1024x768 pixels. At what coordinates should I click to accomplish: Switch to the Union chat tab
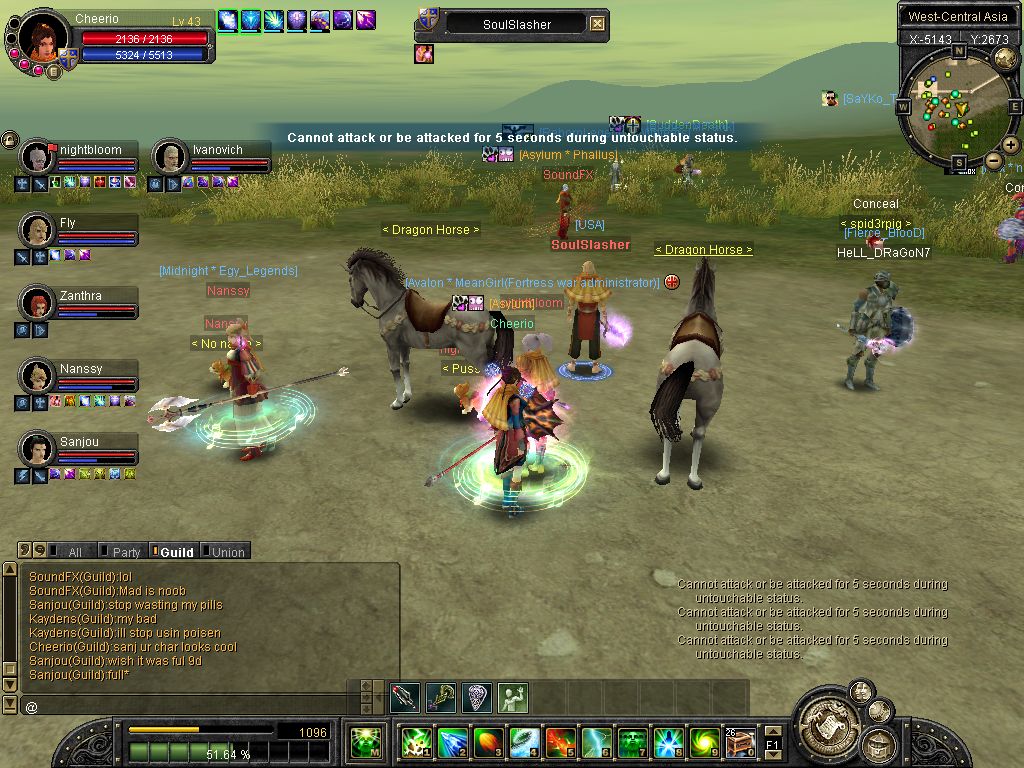point(226,552)
